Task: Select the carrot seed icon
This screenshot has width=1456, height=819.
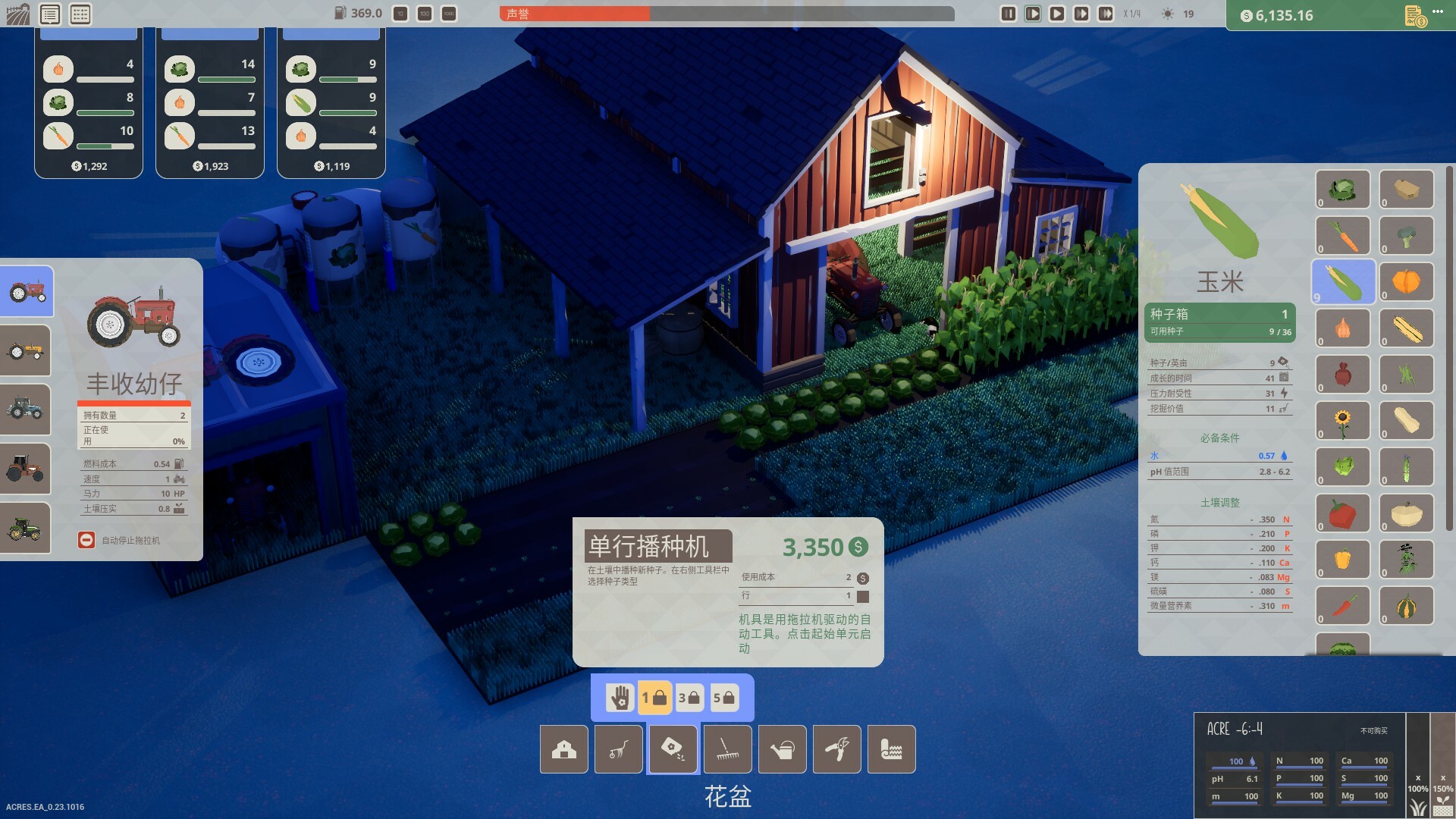Action: pyautogui.click(x=1343, y=235)
